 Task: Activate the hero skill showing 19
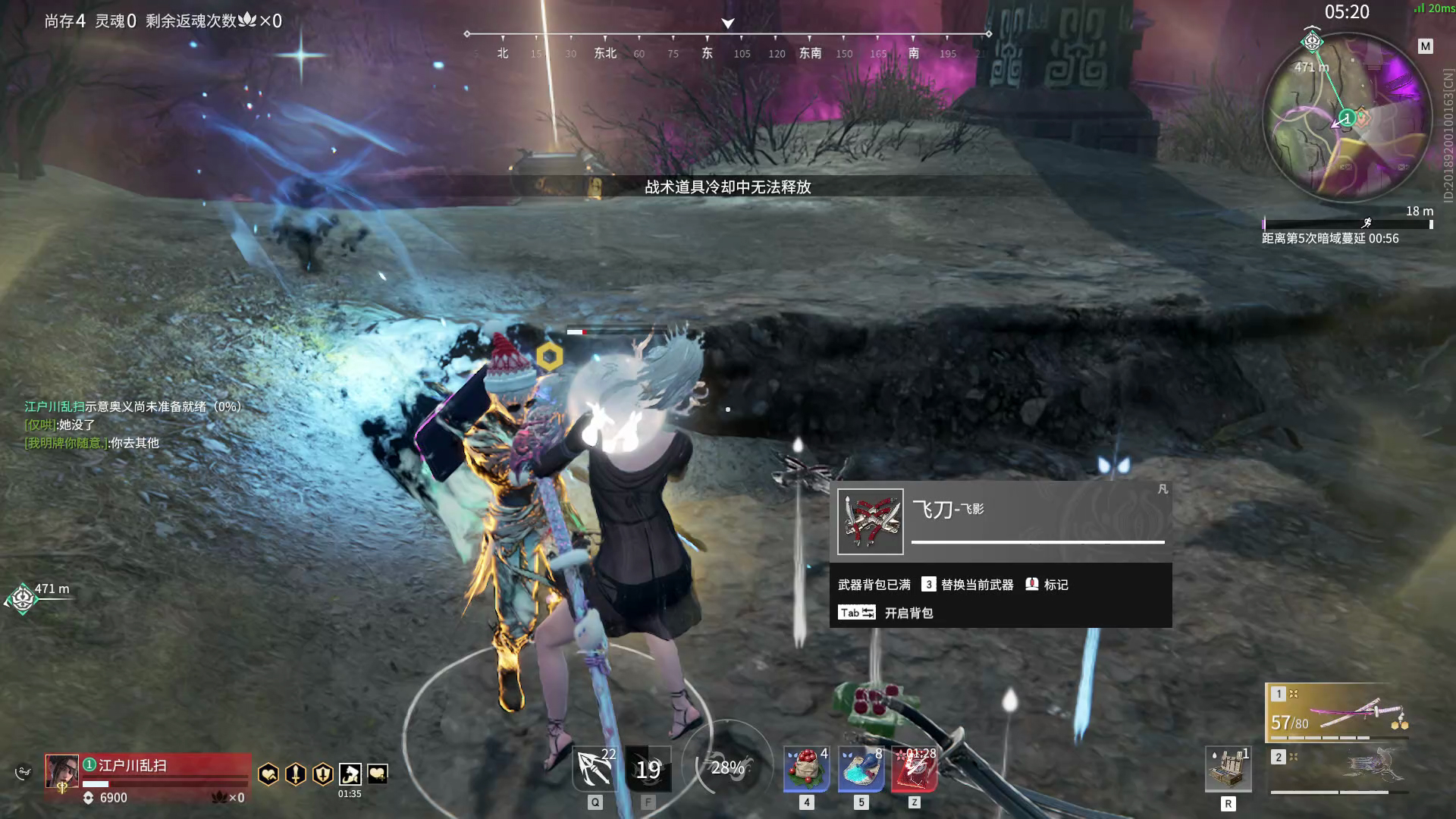click(x=648, y=769)
